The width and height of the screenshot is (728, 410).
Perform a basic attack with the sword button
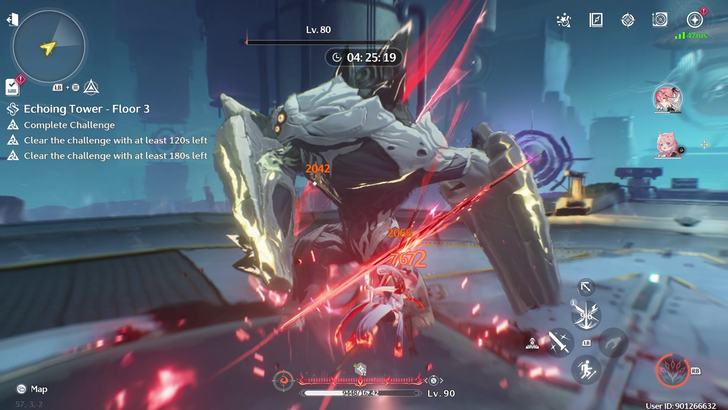click(558, 343)
